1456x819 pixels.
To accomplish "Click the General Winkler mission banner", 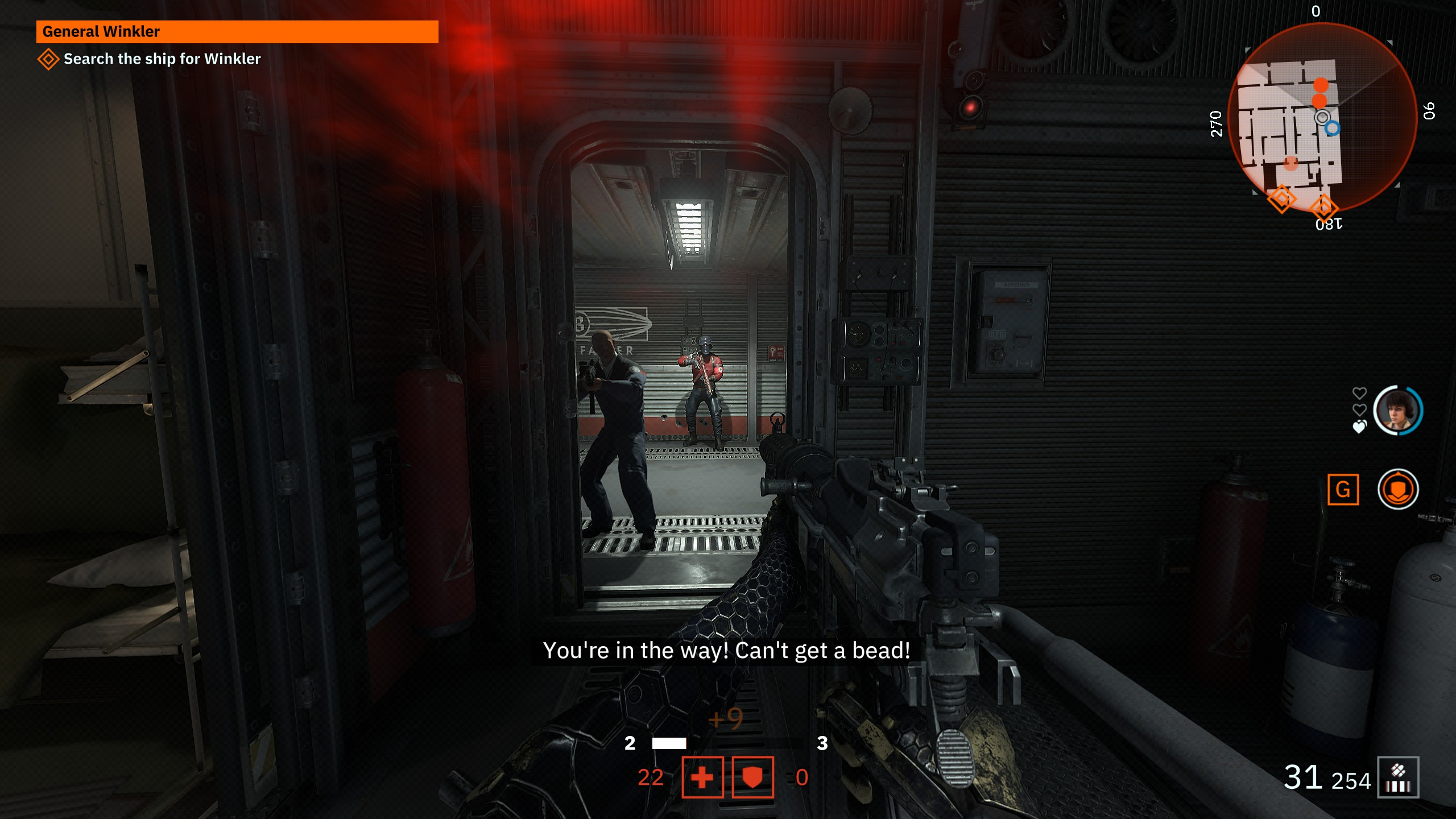I will pyautogui.click(x=237, y=32).
